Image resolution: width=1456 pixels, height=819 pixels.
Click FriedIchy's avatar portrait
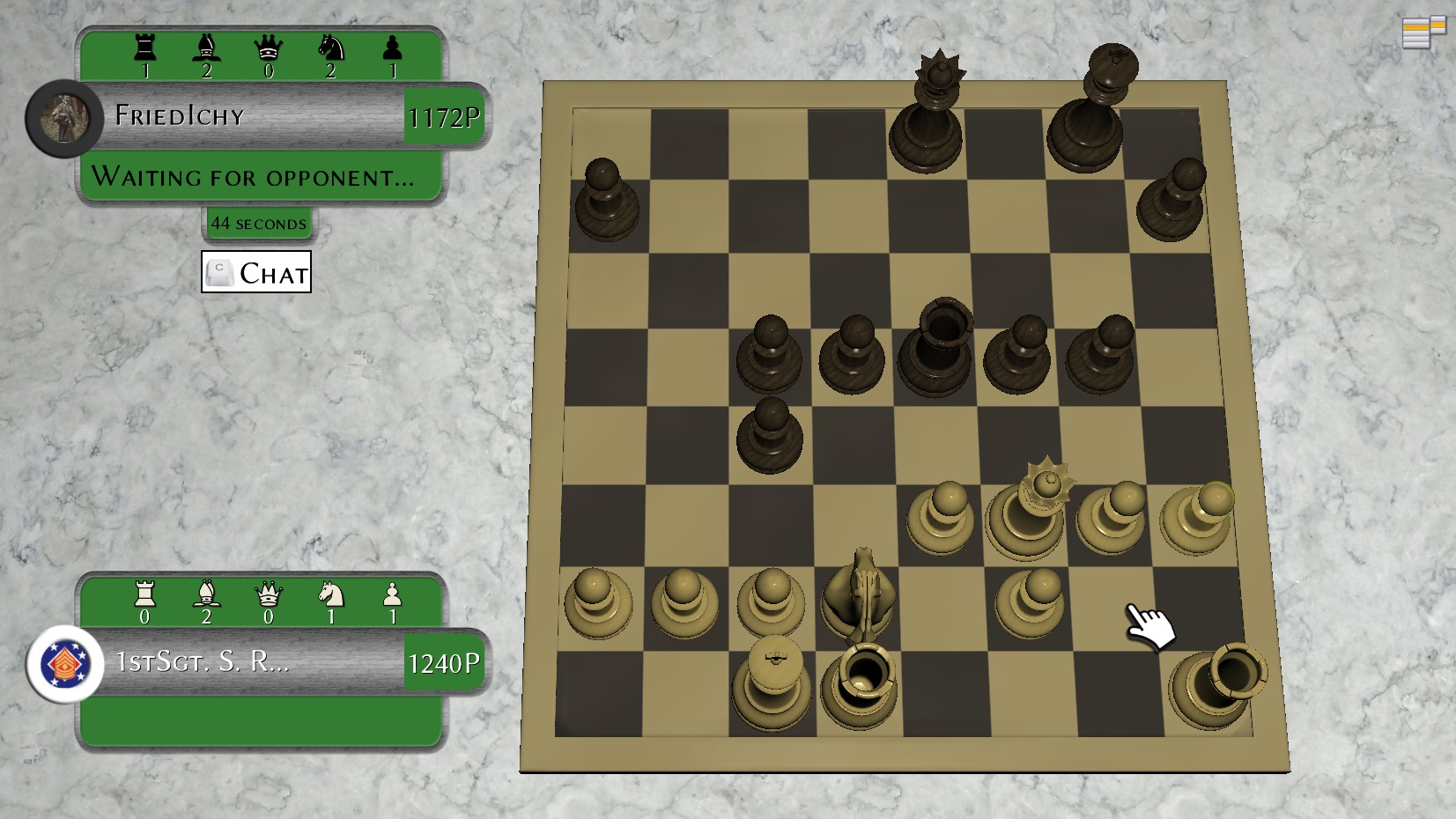click(63, 117)
